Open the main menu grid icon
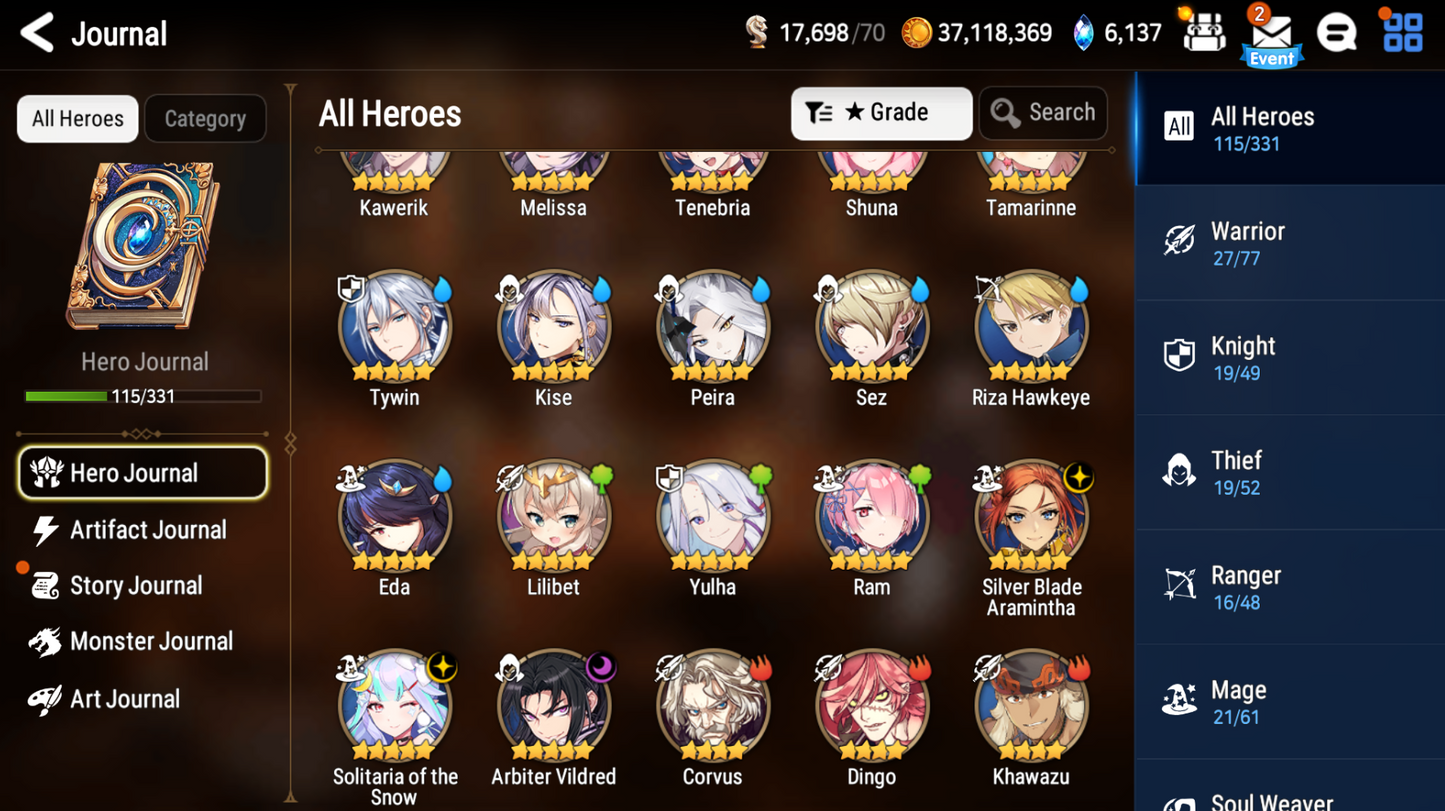1445x811 pixels. (x=1402, y=32)
